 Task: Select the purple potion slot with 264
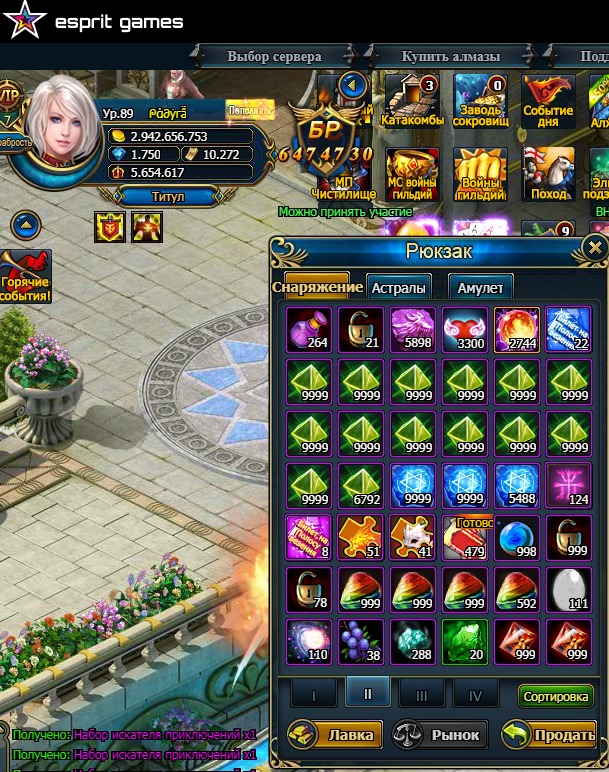(309, 330)
